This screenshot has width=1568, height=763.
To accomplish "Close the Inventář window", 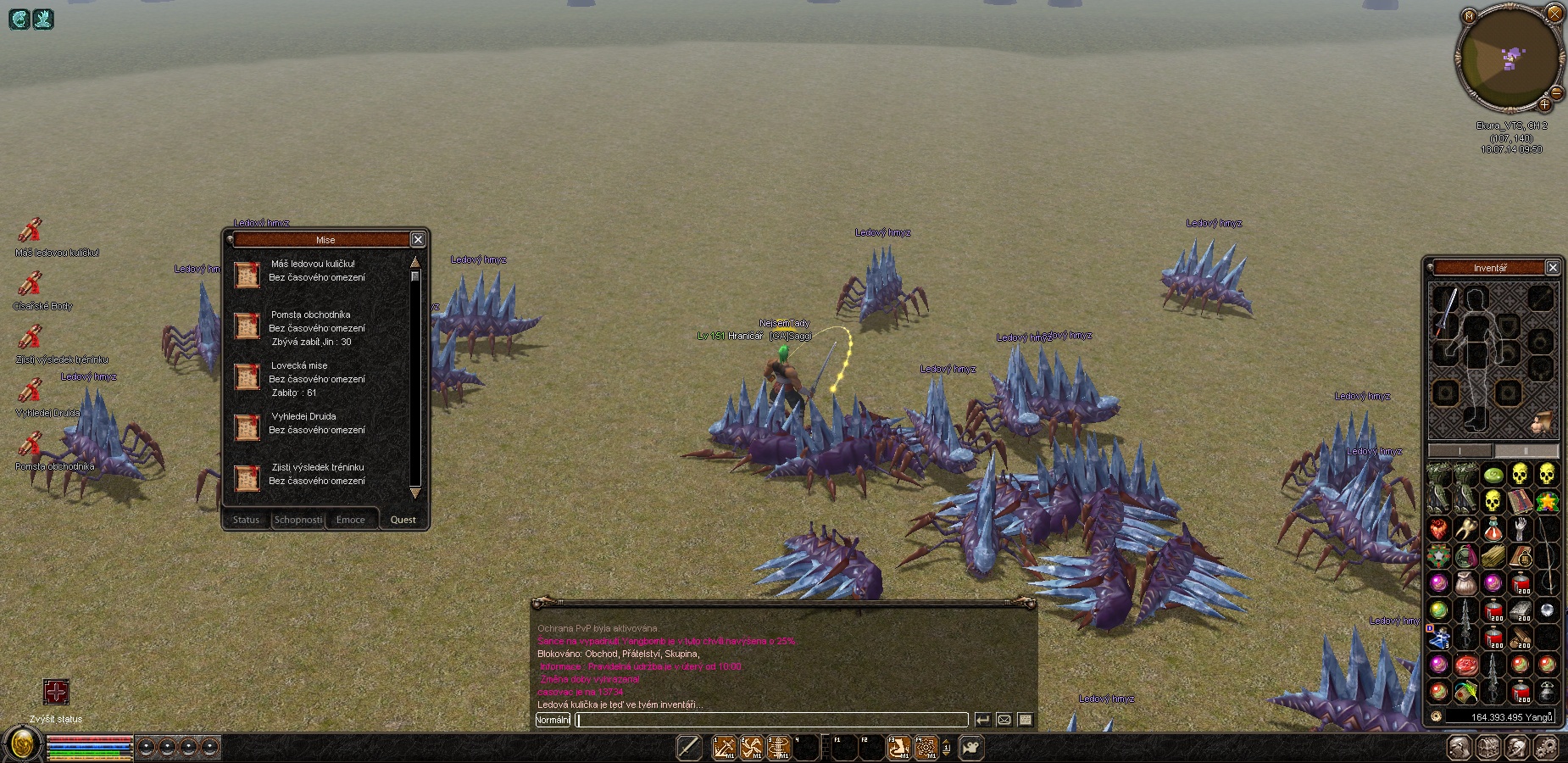I will [1553, 268].
